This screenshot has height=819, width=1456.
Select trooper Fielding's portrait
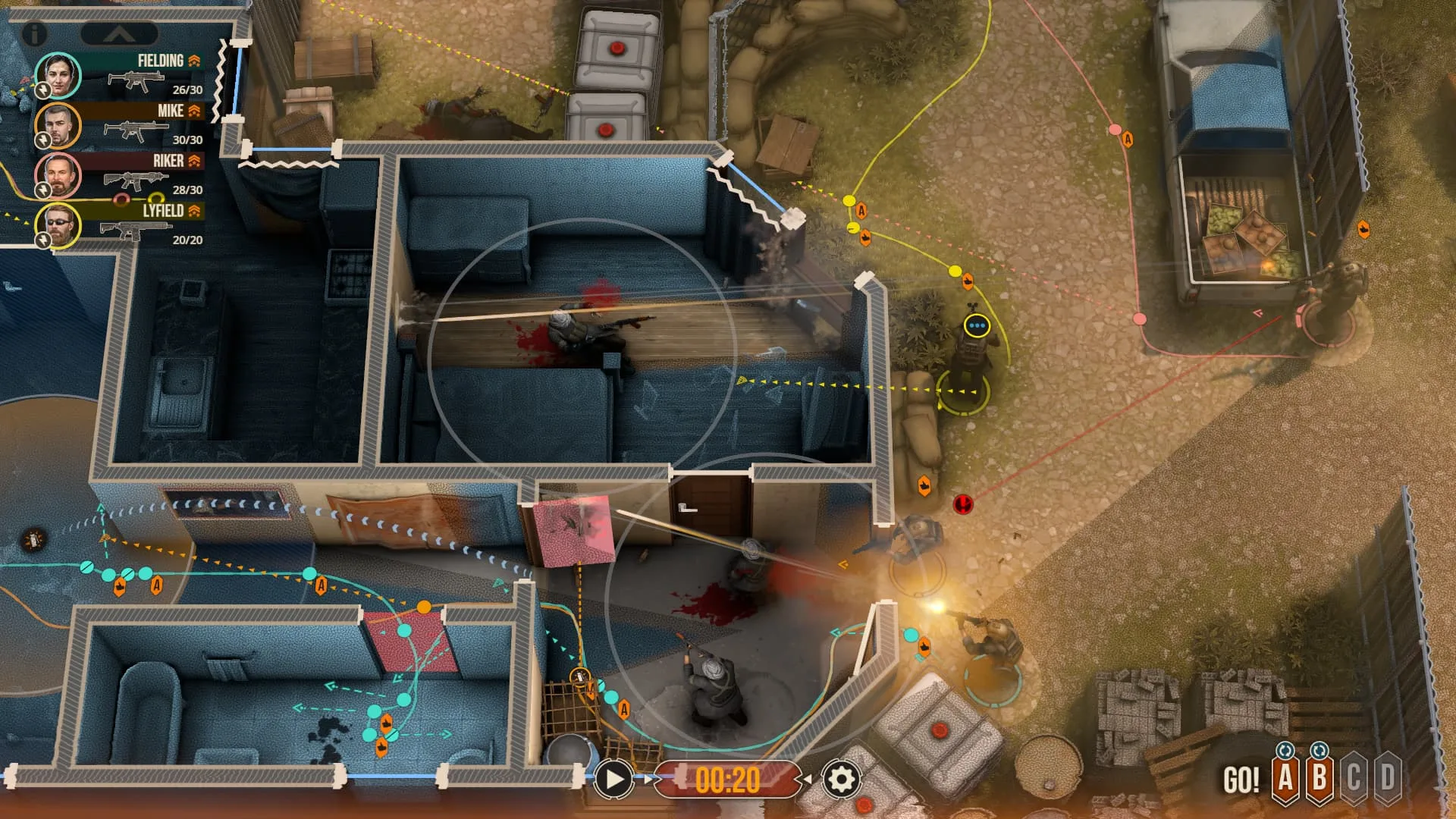coord(58,74)
